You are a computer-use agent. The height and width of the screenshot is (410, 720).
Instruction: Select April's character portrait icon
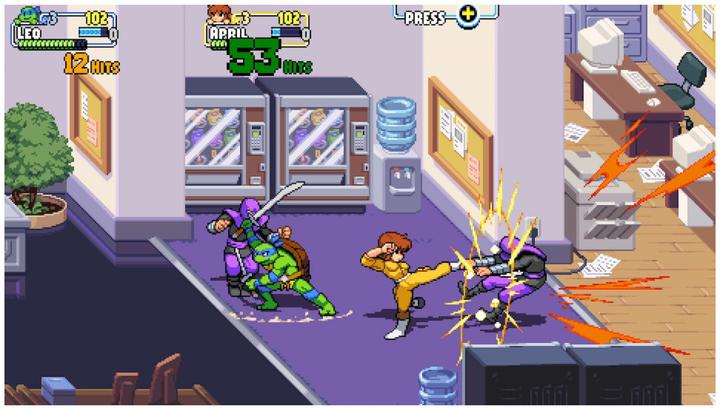point(218,15)
